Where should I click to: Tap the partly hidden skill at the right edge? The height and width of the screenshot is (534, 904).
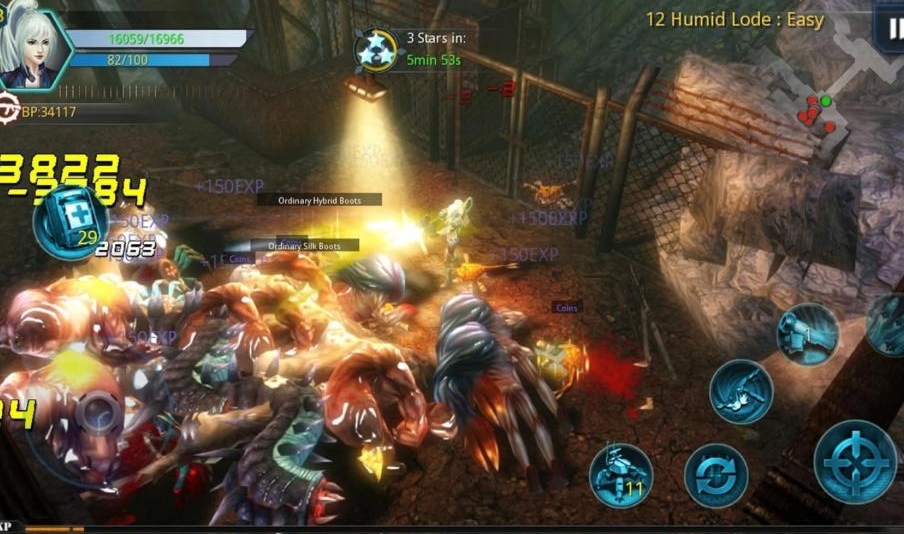888,324
